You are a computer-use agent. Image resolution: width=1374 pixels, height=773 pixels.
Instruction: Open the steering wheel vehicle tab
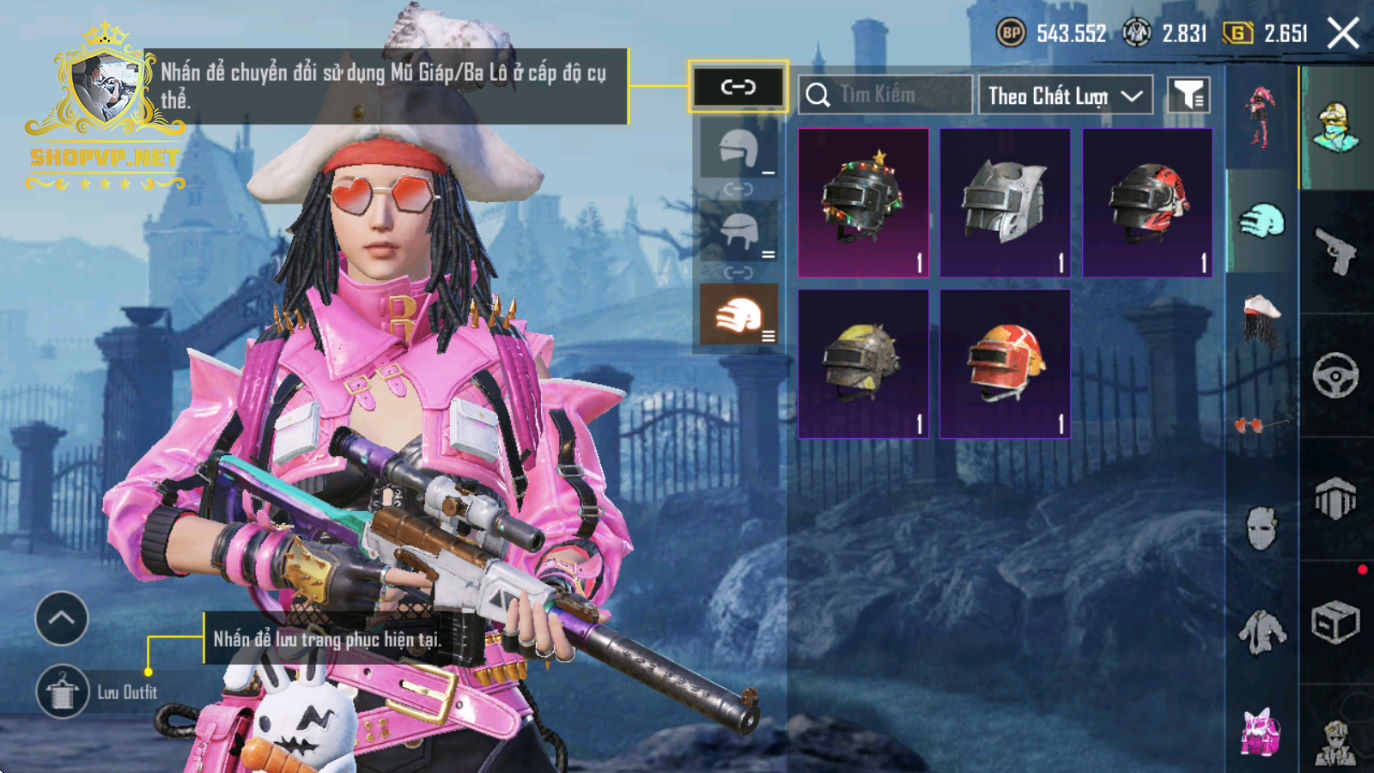[x=1336, y=376]
